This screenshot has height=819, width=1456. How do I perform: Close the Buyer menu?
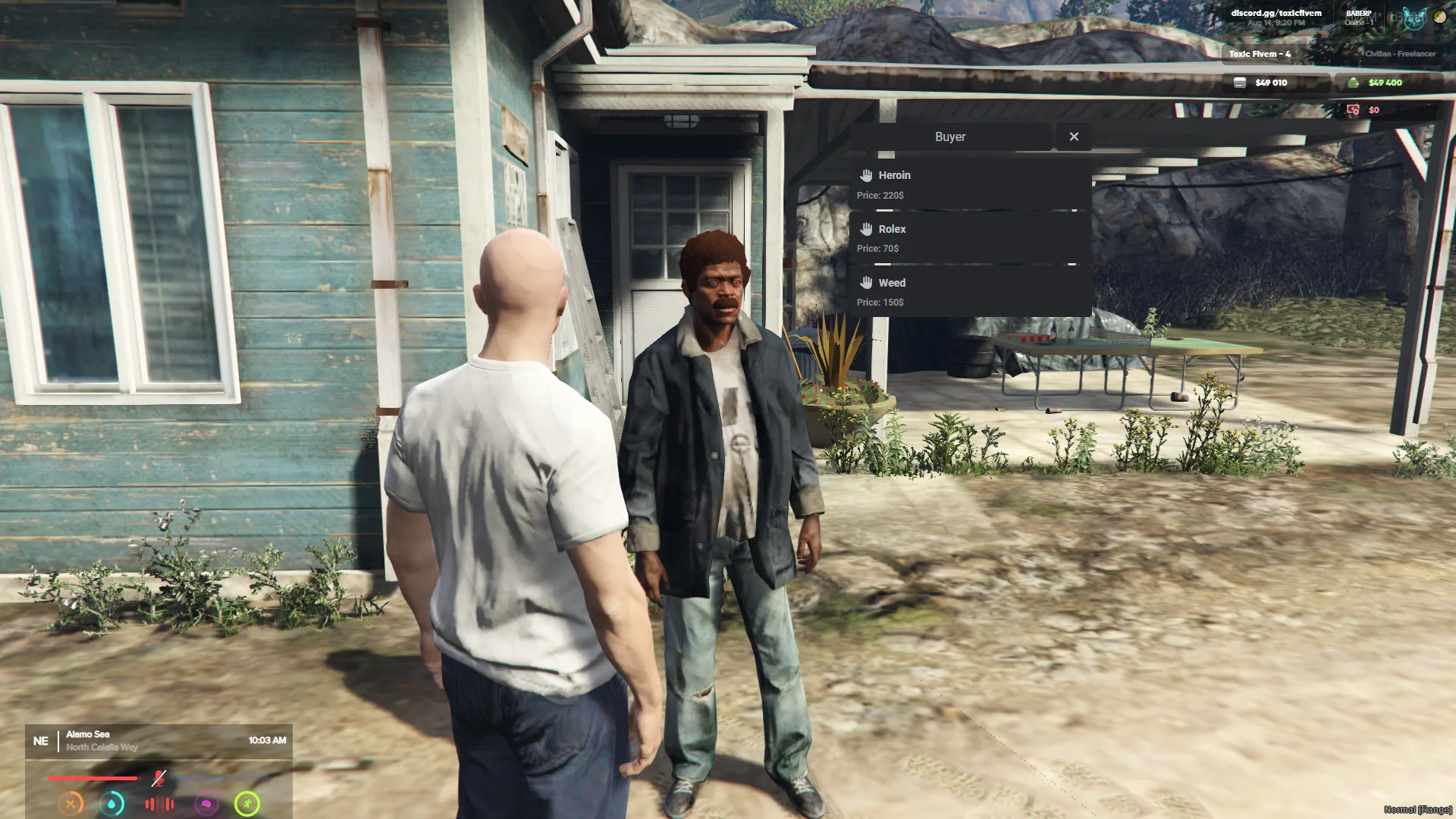pos(1074,136)
